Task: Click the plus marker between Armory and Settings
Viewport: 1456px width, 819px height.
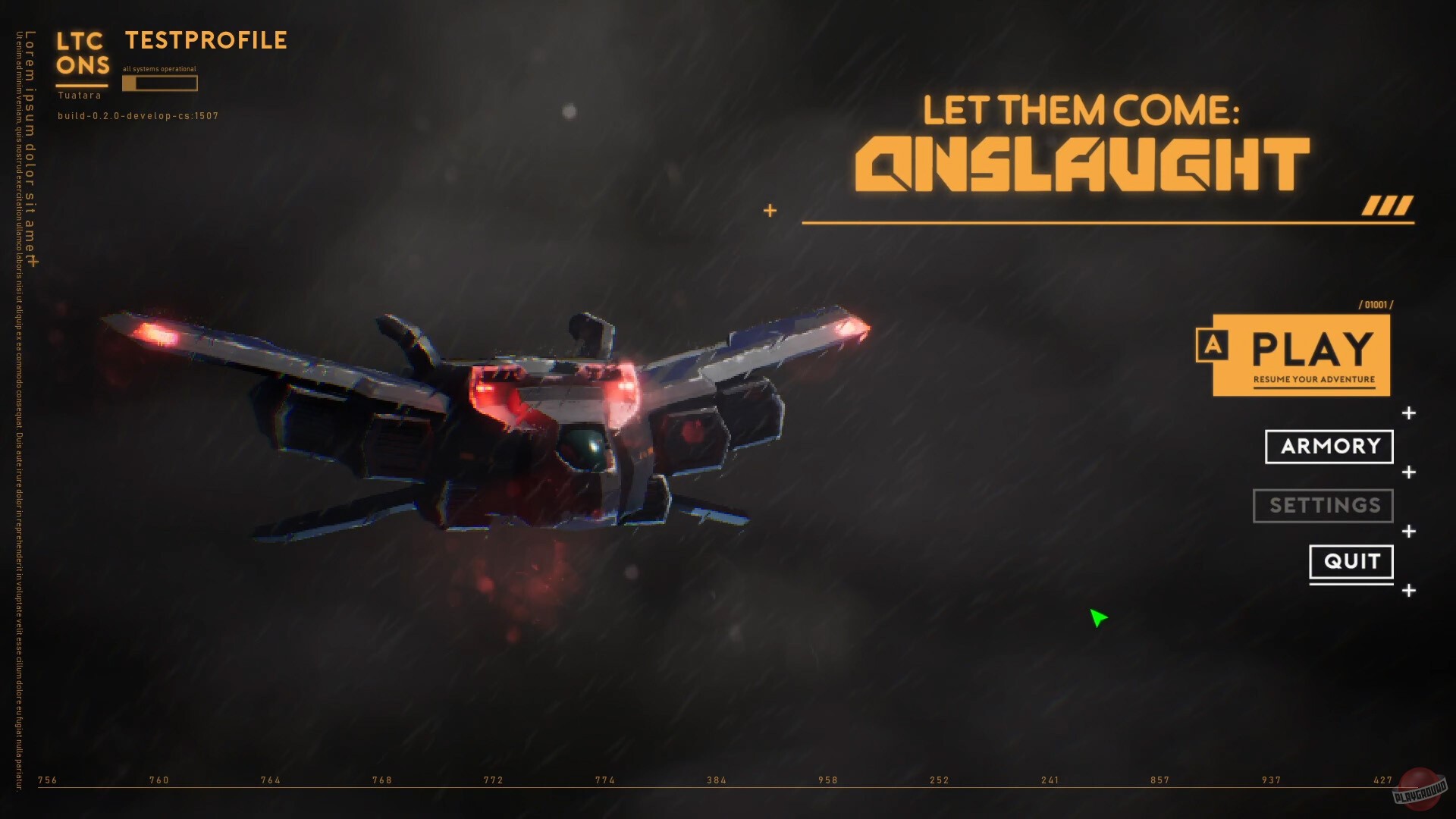Action: click(x=1407, y=472)
